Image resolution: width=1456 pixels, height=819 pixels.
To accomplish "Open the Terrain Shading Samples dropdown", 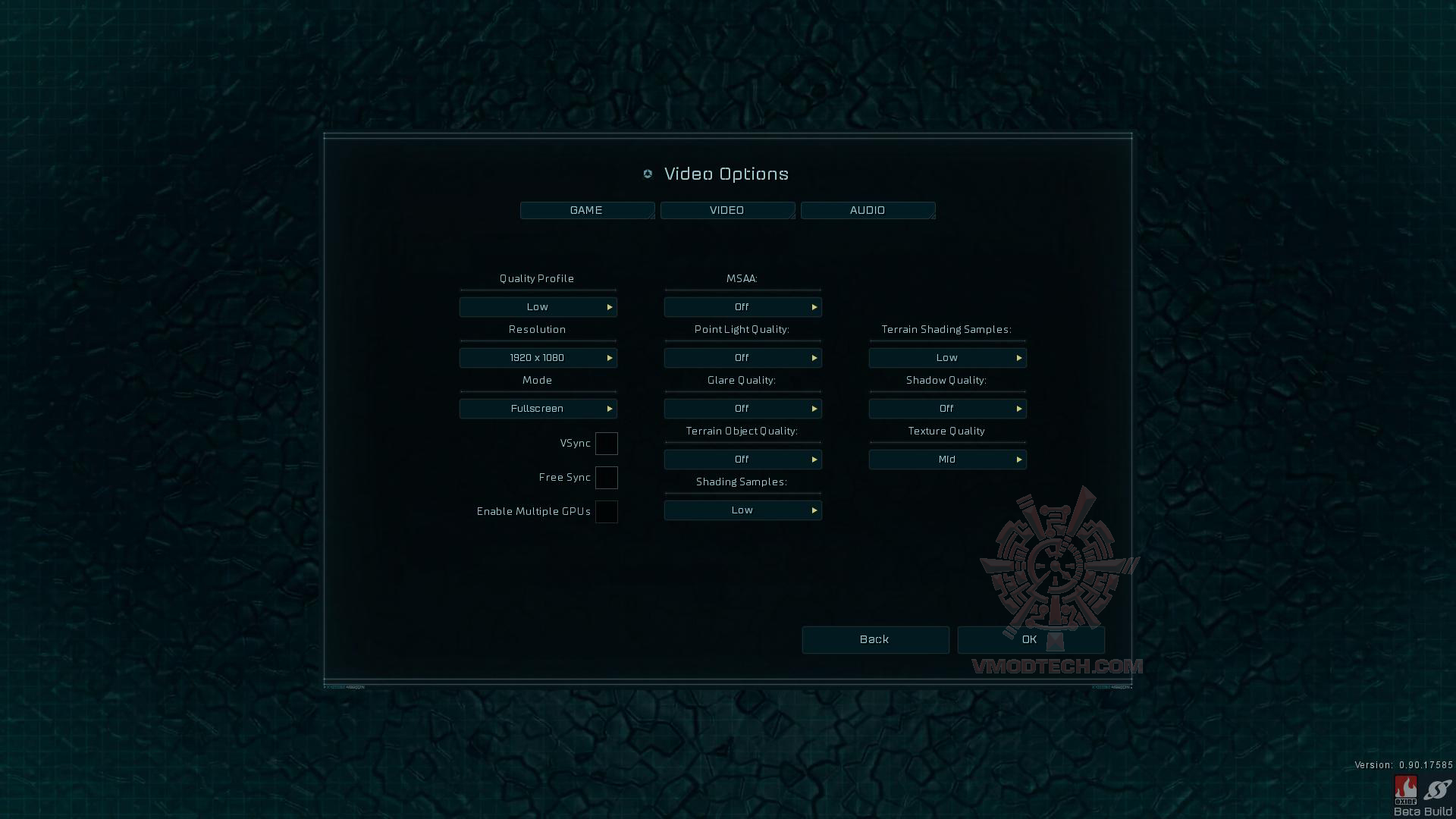I will tap(947, 358).
